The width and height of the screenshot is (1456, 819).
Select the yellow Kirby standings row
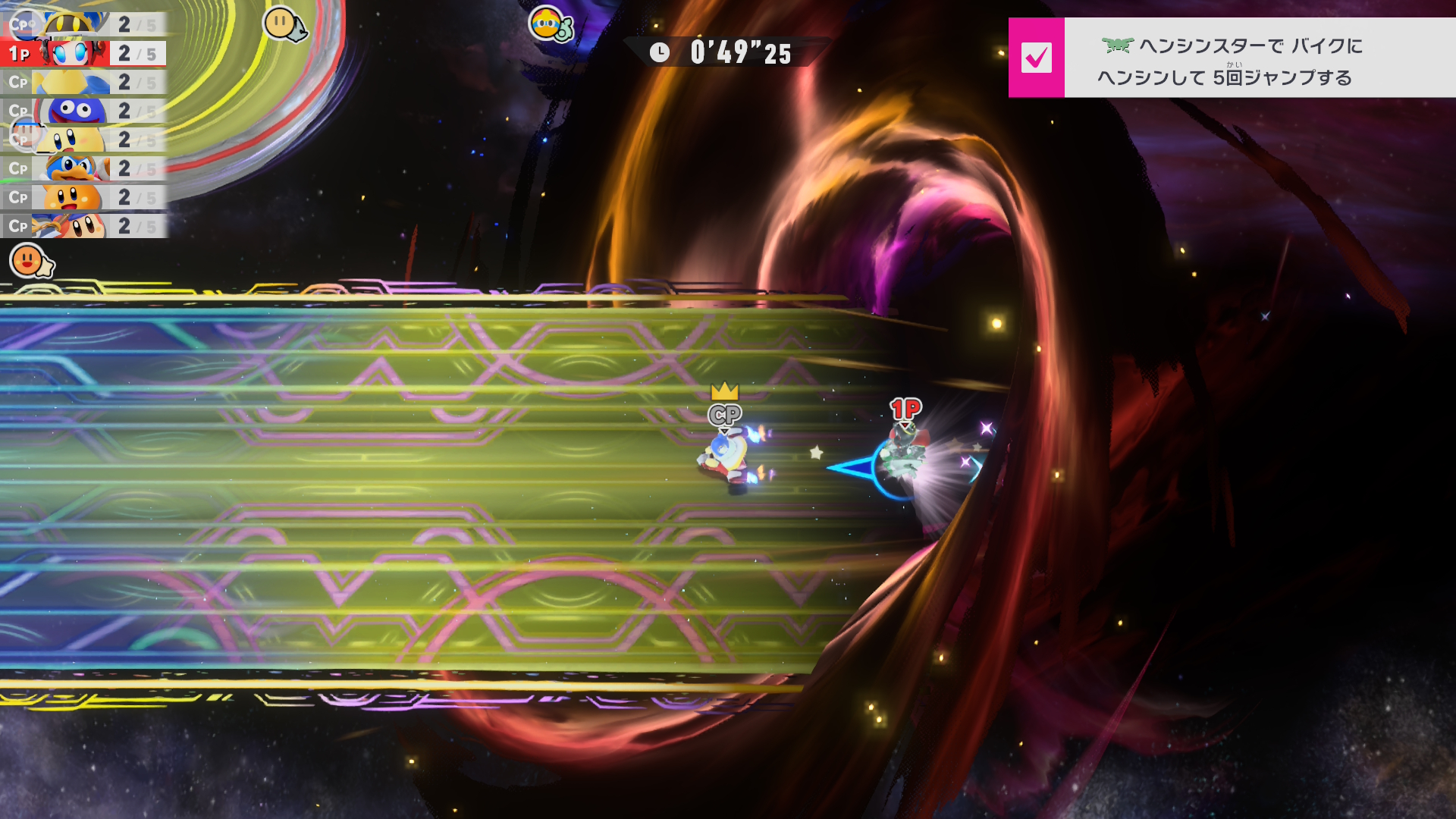point(83,140)
